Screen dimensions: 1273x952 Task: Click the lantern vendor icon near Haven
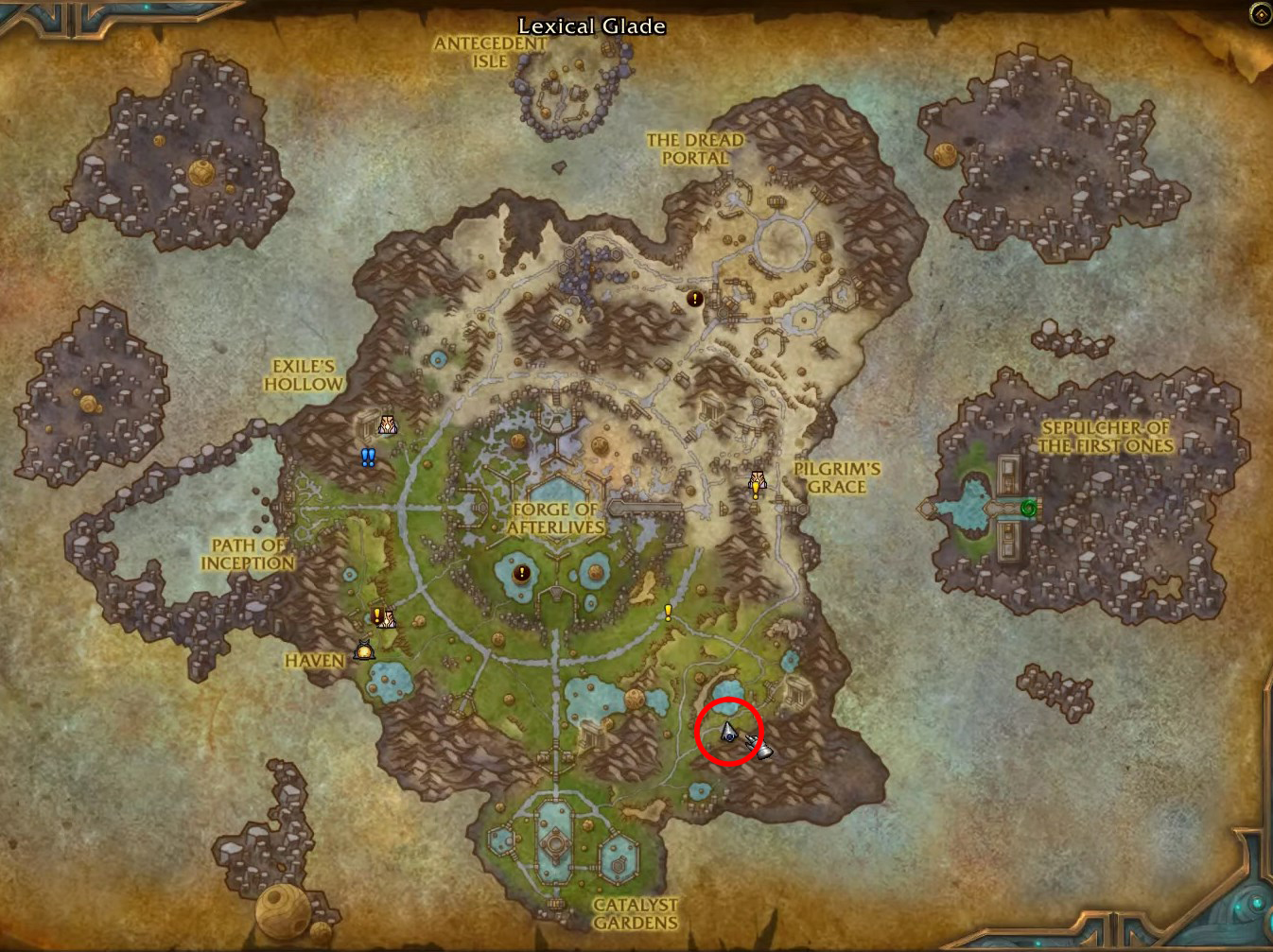[x=364, y=650]
